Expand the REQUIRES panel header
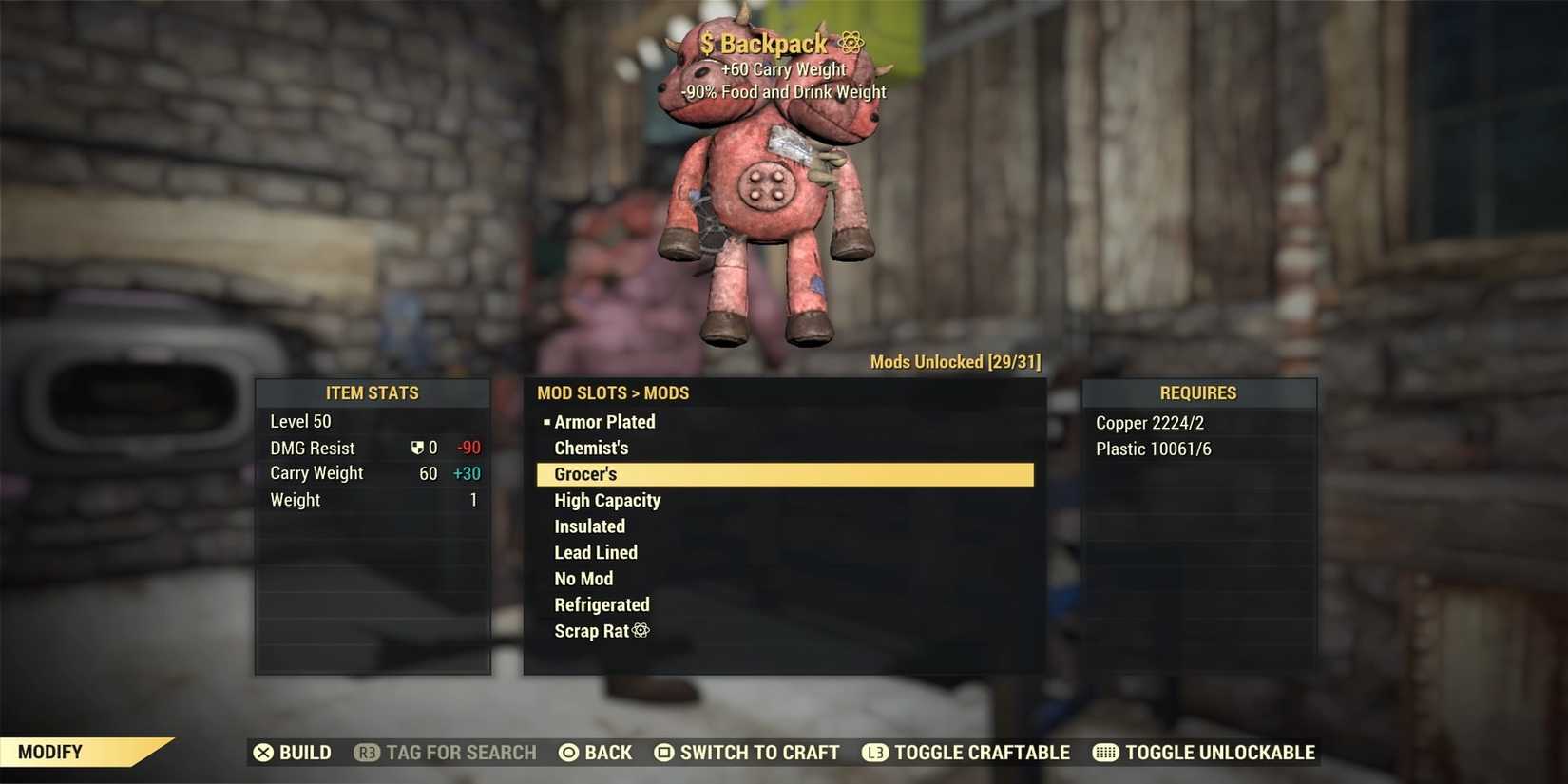Image resolution: width=1568 pixels, height=784 pixels. pyautogui.click(x=1199, y=392)
